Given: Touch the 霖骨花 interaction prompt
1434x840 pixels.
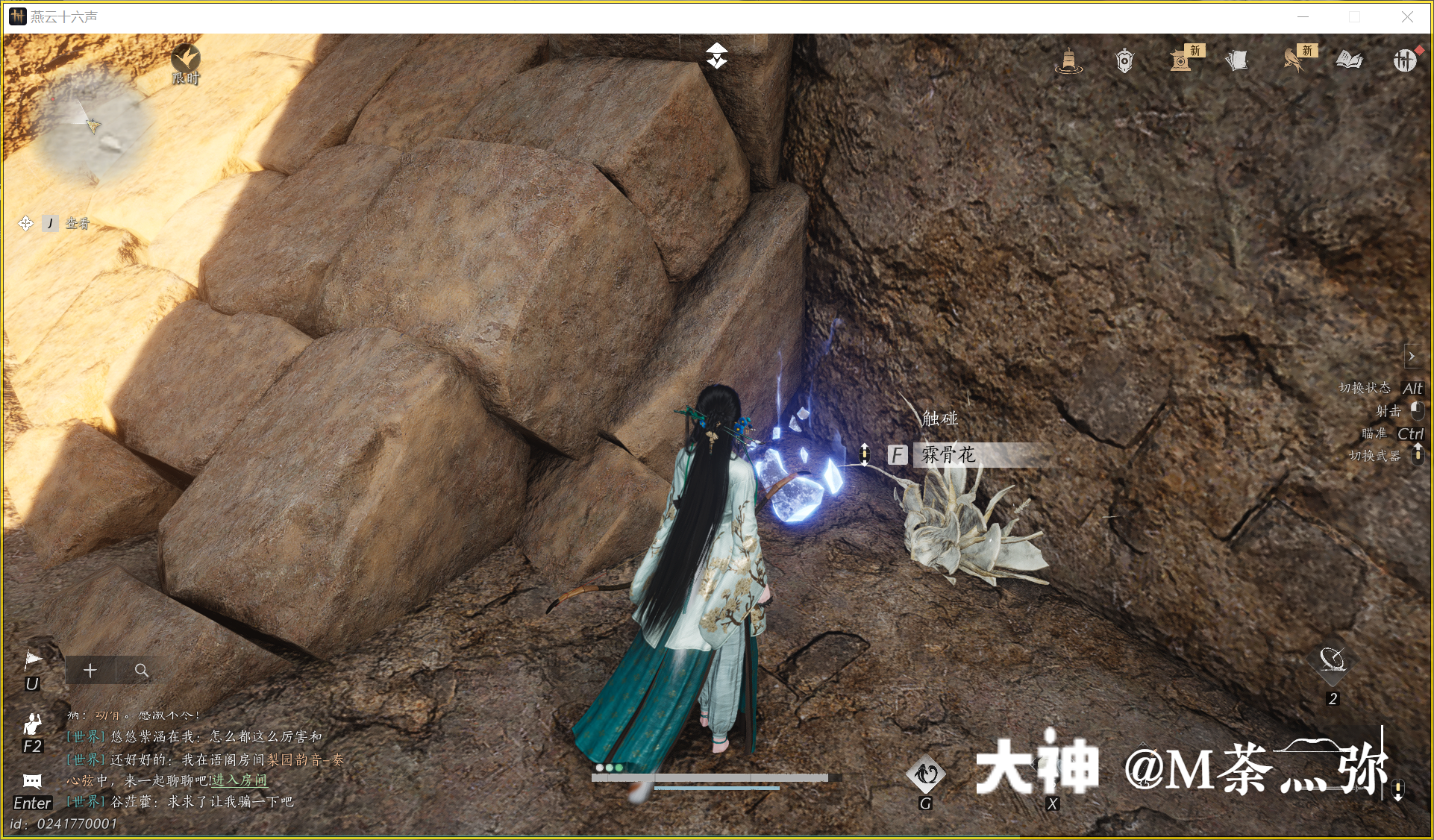Looking at the screenshot, I should click(x=948, y=454).
